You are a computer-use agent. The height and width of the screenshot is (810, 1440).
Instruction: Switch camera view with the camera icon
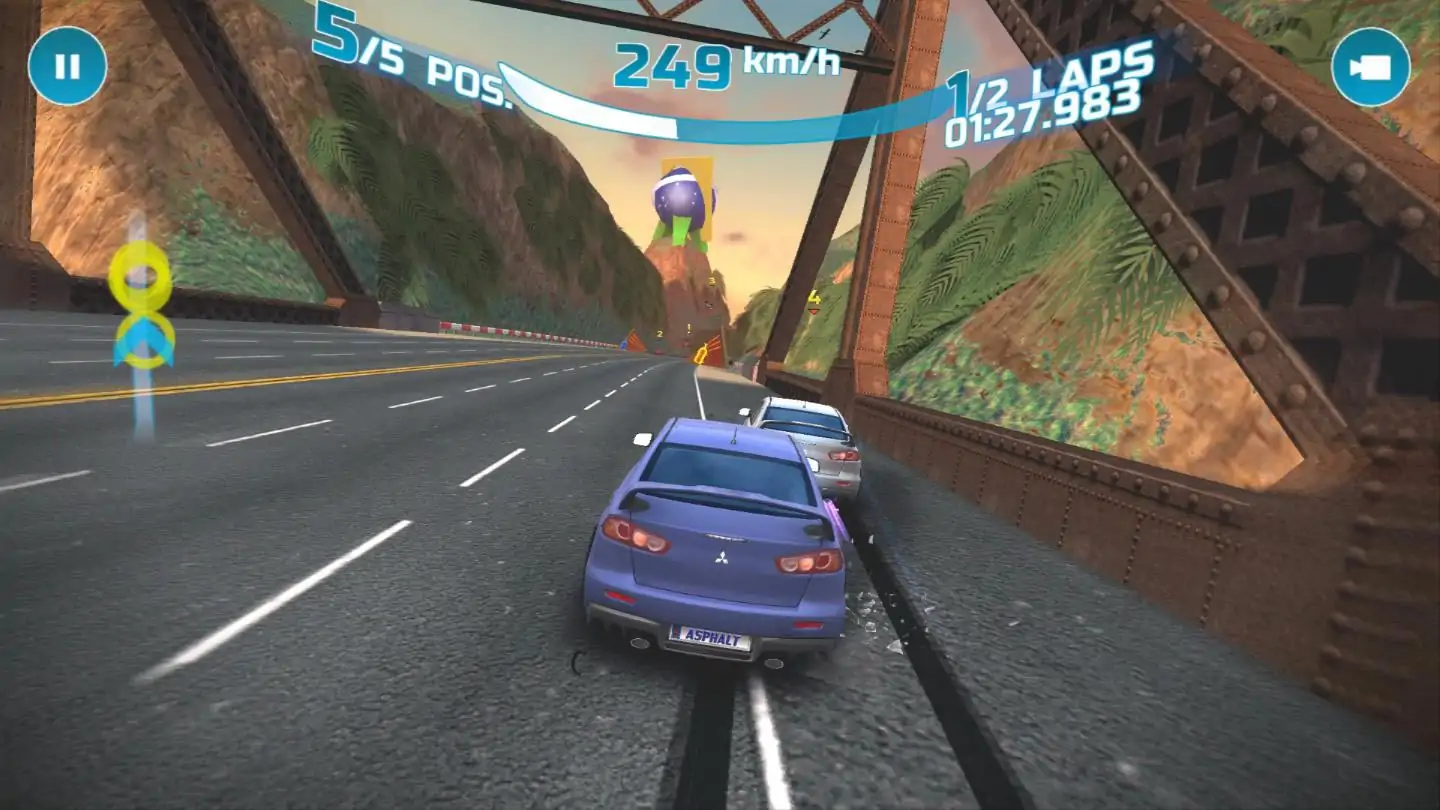(x=1370, y=67)
